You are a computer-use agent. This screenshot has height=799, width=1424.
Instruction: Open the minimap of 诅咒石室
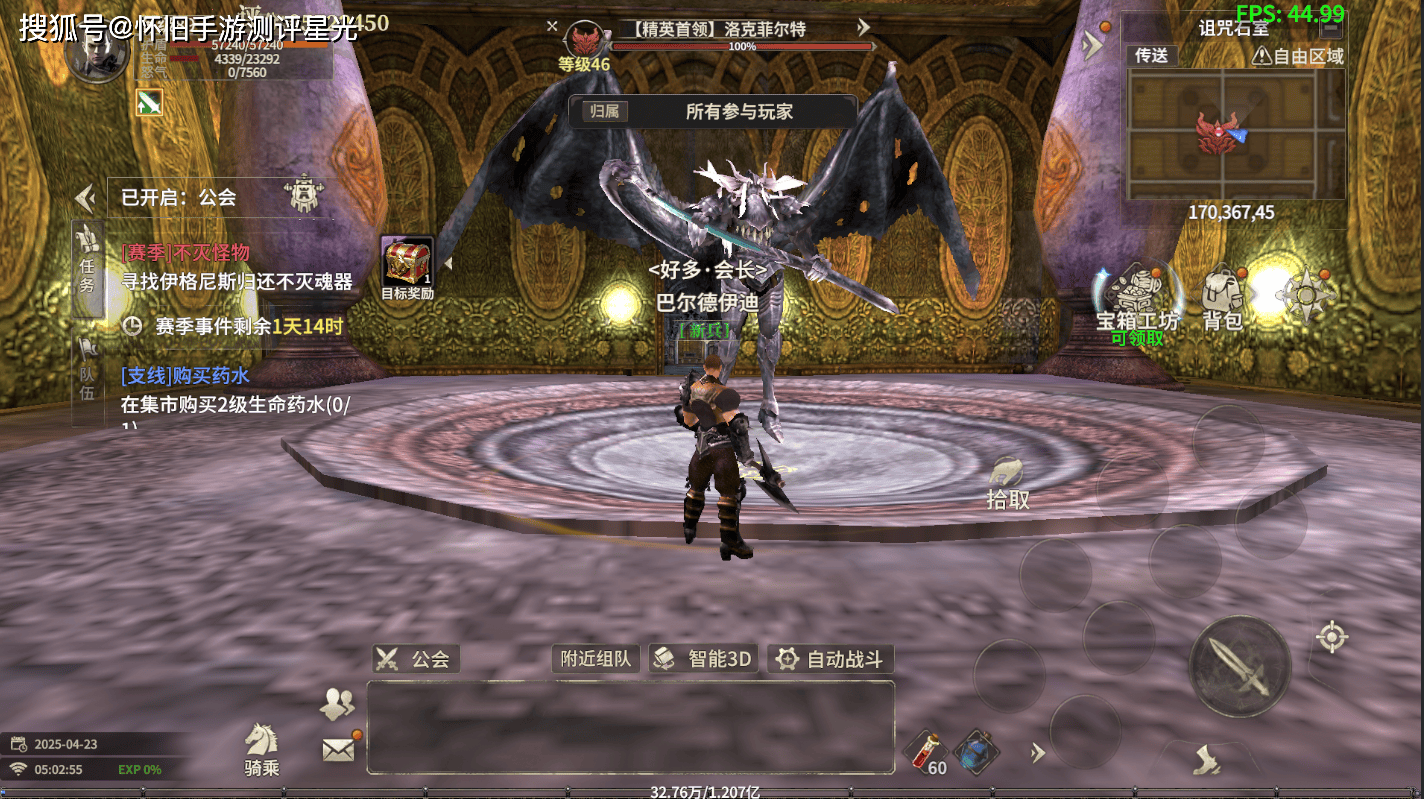coord(1235,134)
